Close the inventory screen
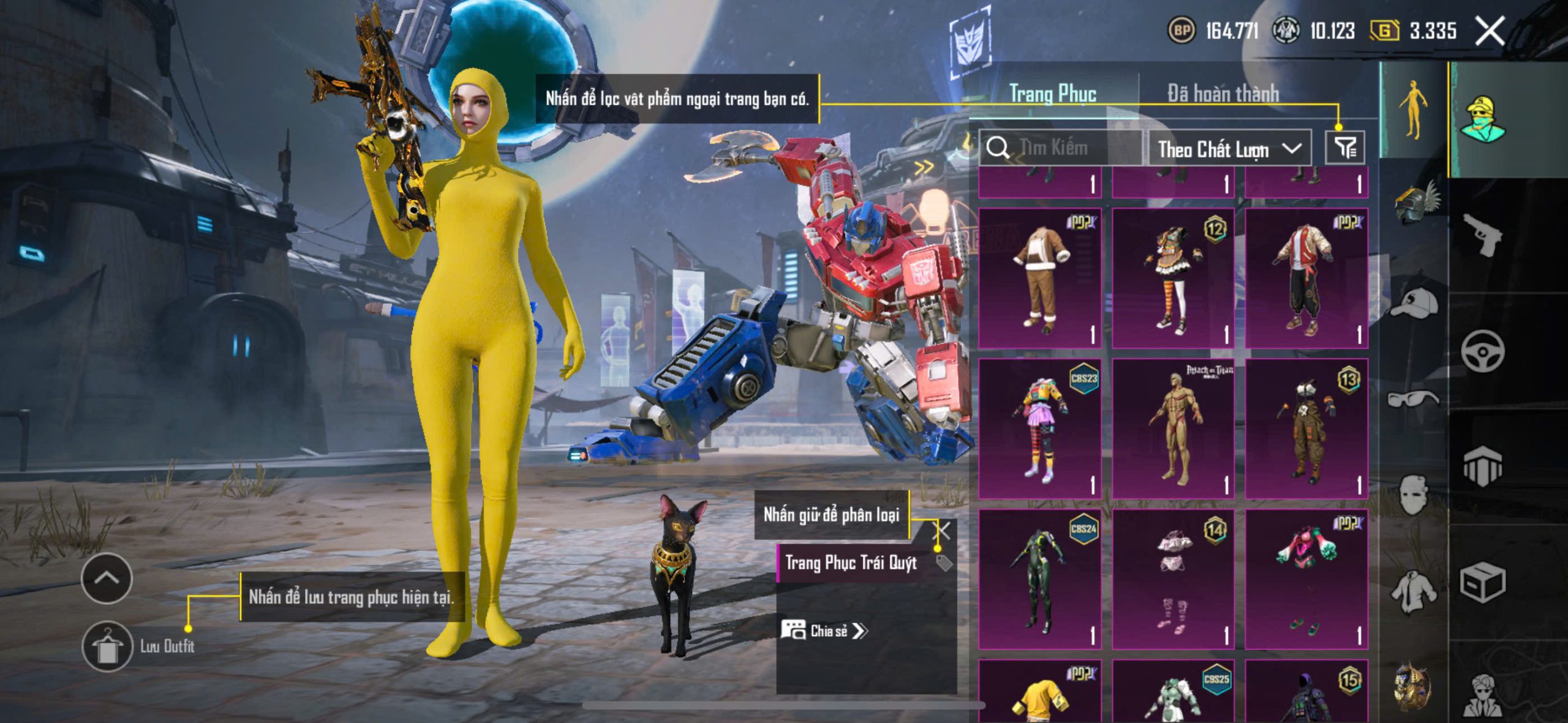1568x723 pixels. point(1490,31)
